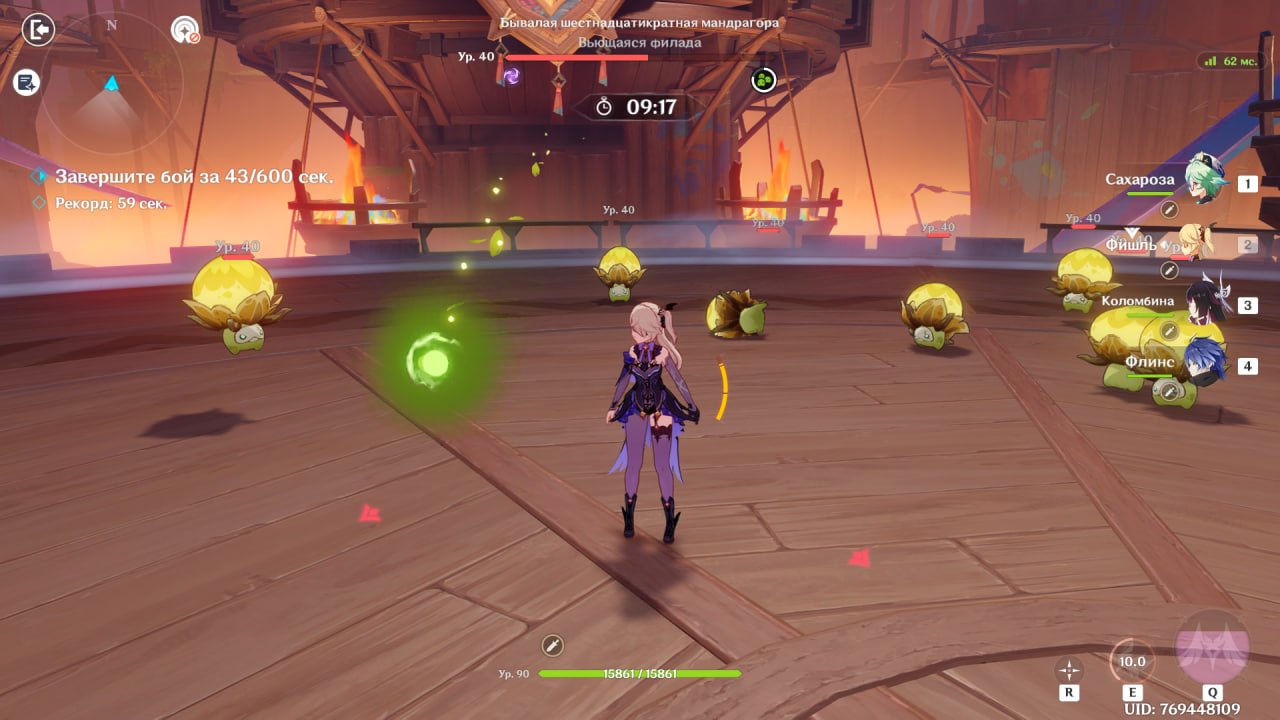Click the green trefoil icon beside the boss bar
This screenshot has width=1280, height=720.
(x=764, y=80)
